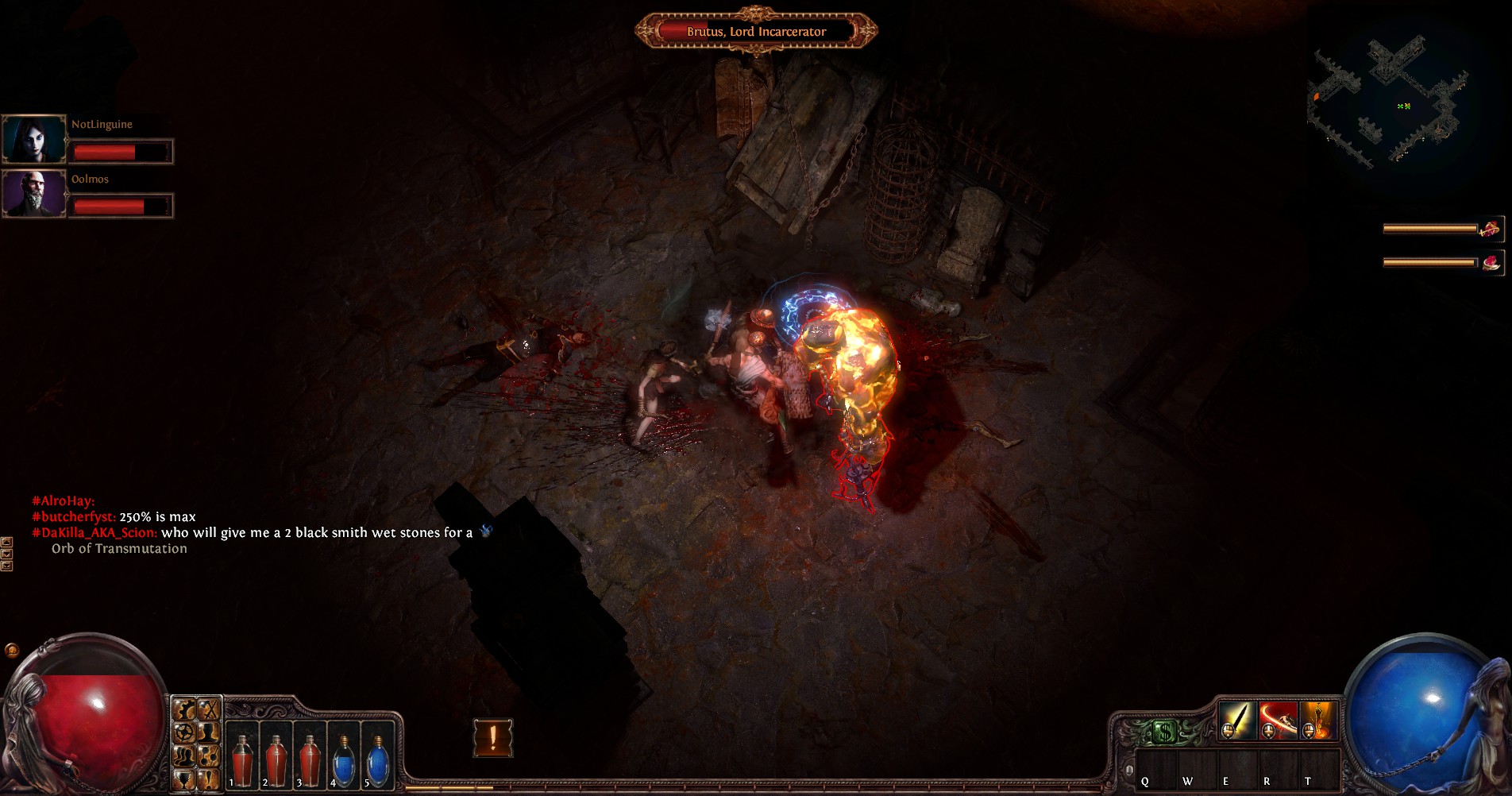
Task: Click the spoked wheel menu button
Action: pyautogui.click(x=184, y=732)
